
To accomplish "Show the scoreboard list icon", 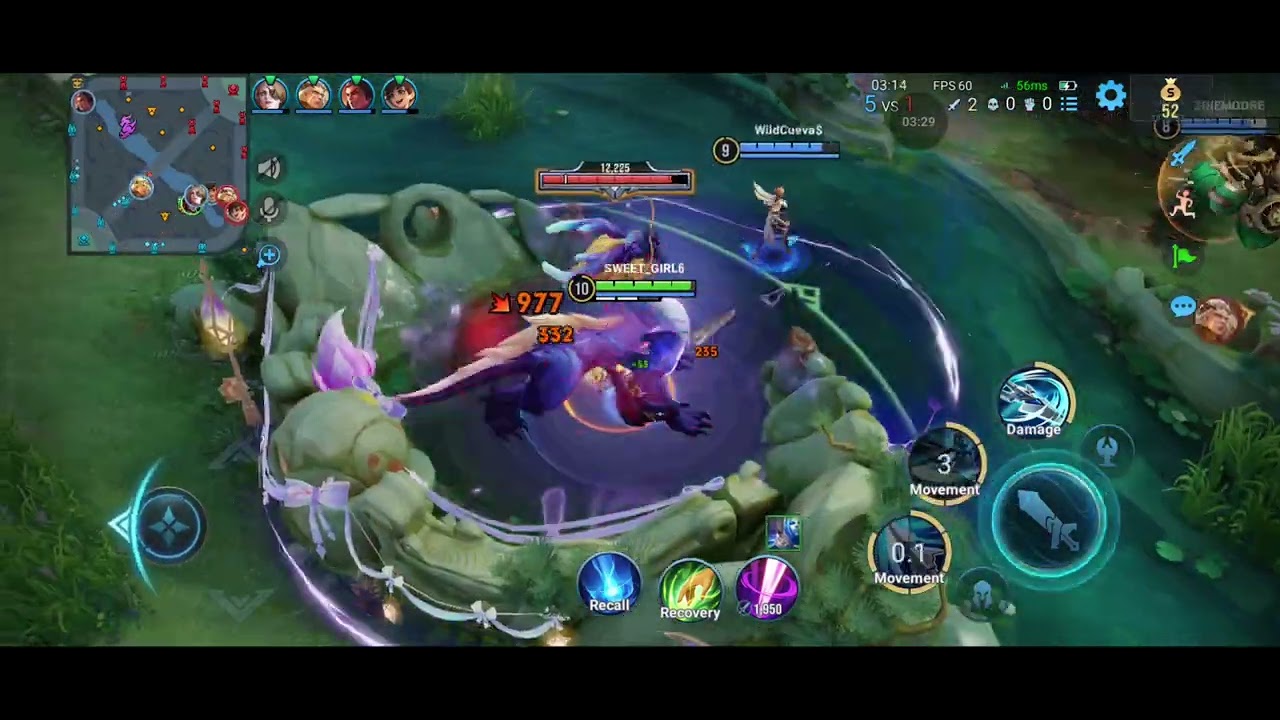I will (1069, 103).
